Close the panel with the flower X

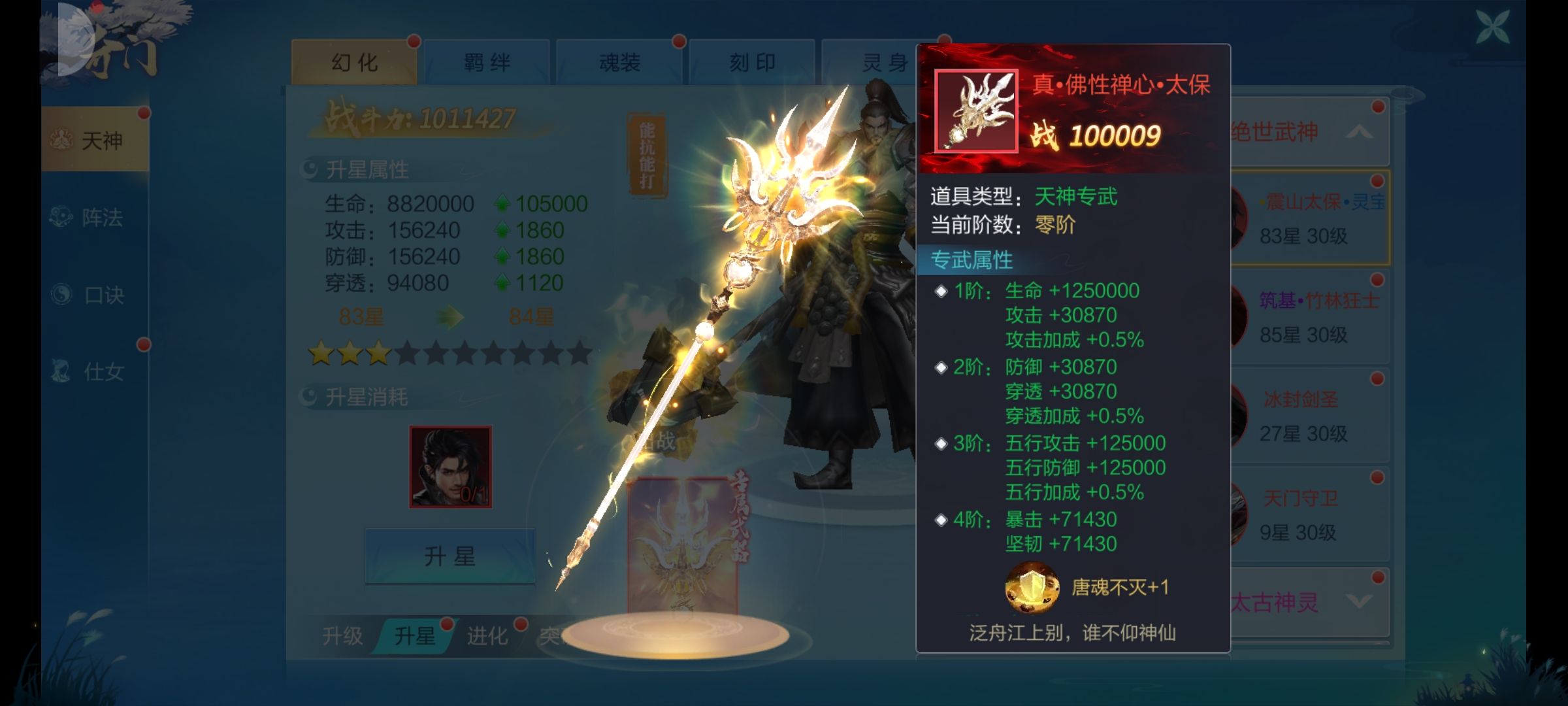tap(1492, 27)
